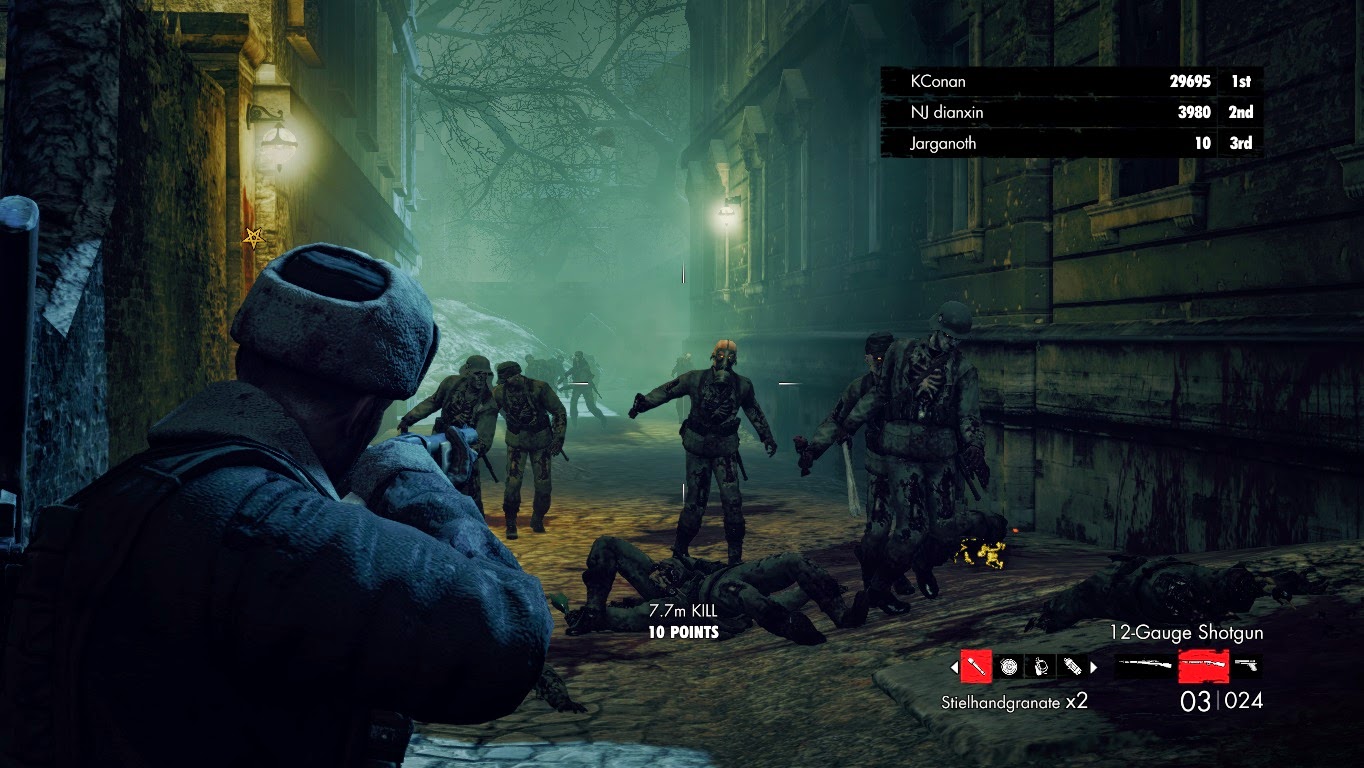Select the Stielhandgranate item slot
Screen dimensions: 1364x768
pyautogui.click(x=976, y=666)
